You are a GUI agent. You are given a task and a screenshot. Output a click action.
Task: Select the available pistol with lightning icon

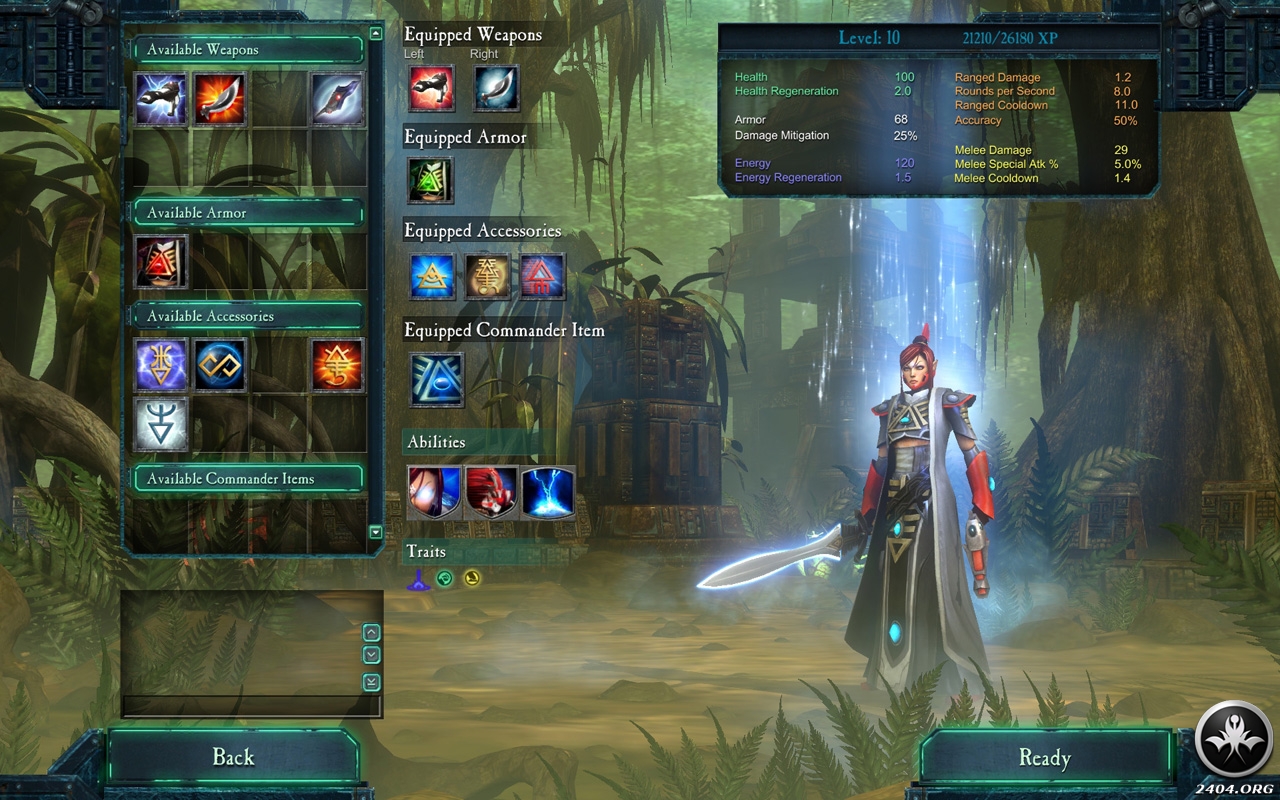tap(161, 99)
